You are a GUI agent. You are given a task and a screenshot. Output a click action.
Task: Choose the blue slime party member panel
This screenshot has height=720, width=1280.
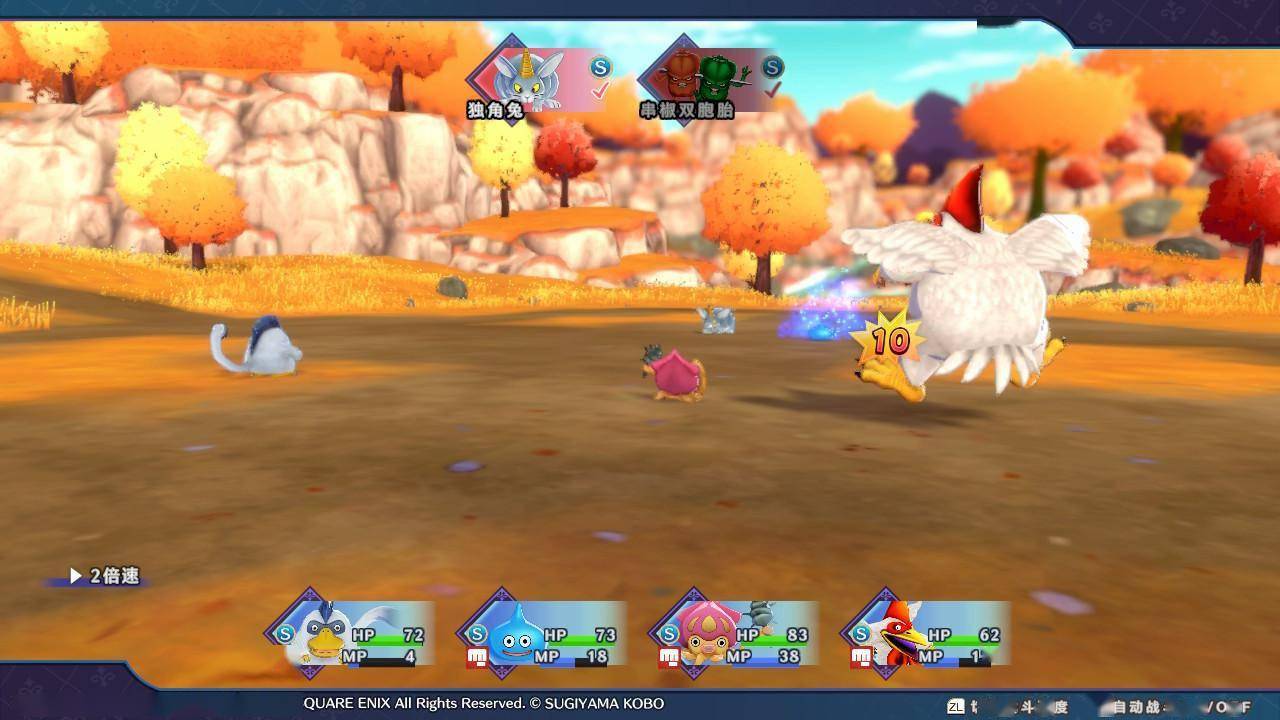coord(547,634)
